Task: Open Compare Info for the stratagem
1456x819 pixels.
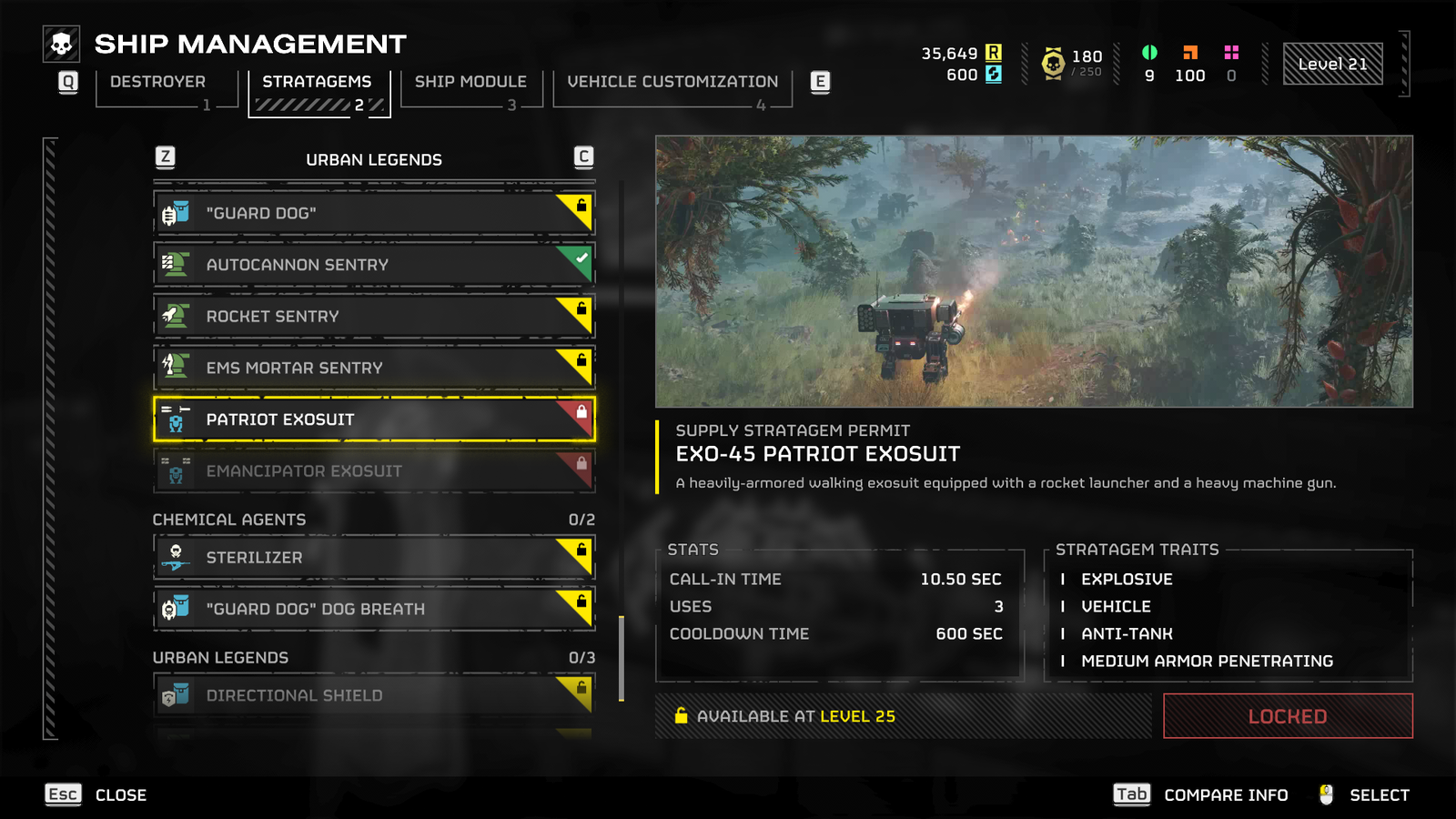Action: (x=1201, y=795)
